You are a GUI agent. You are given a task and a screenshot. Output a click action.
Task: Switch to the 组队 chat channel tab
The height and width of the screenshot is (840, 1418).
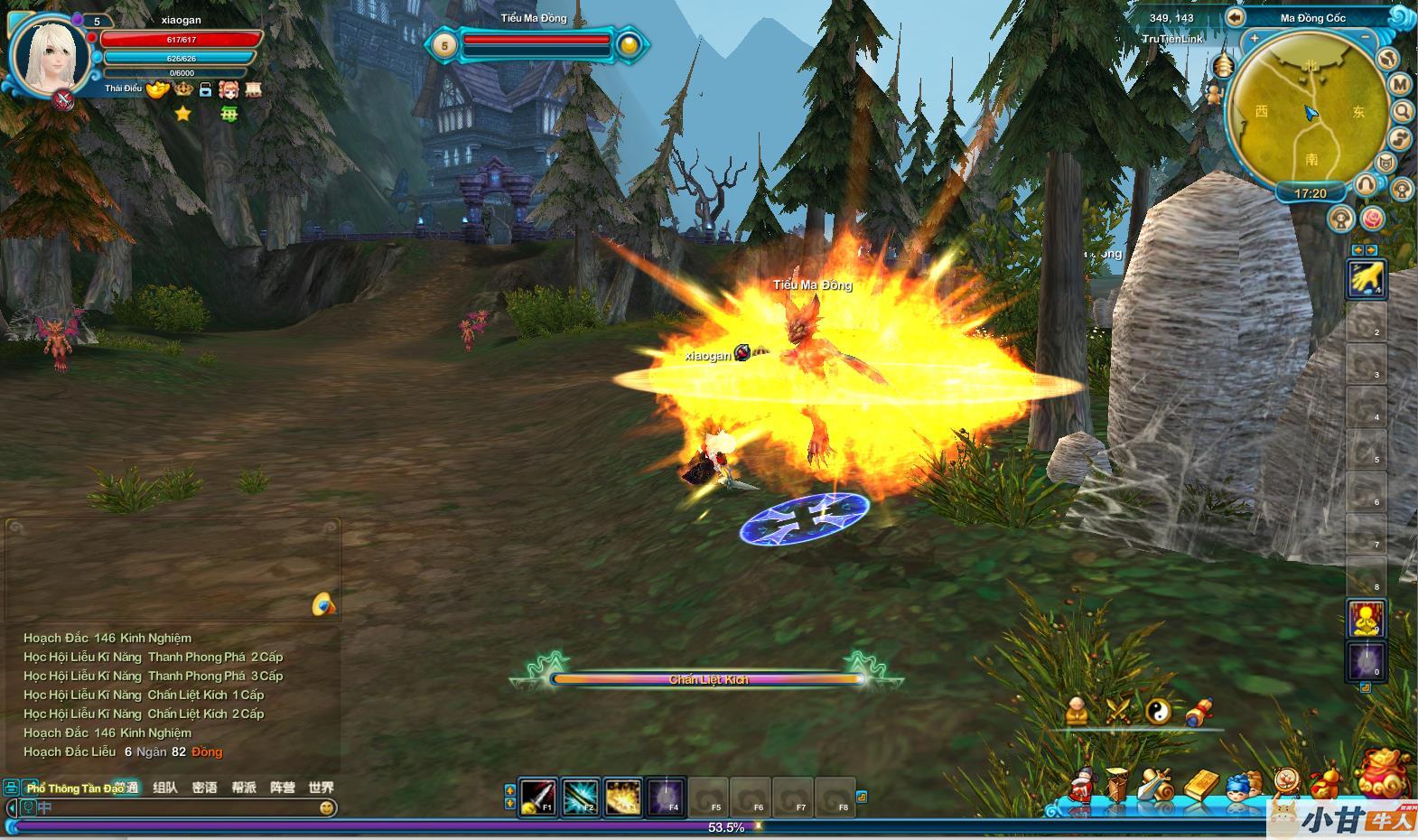tap(165, 788)
